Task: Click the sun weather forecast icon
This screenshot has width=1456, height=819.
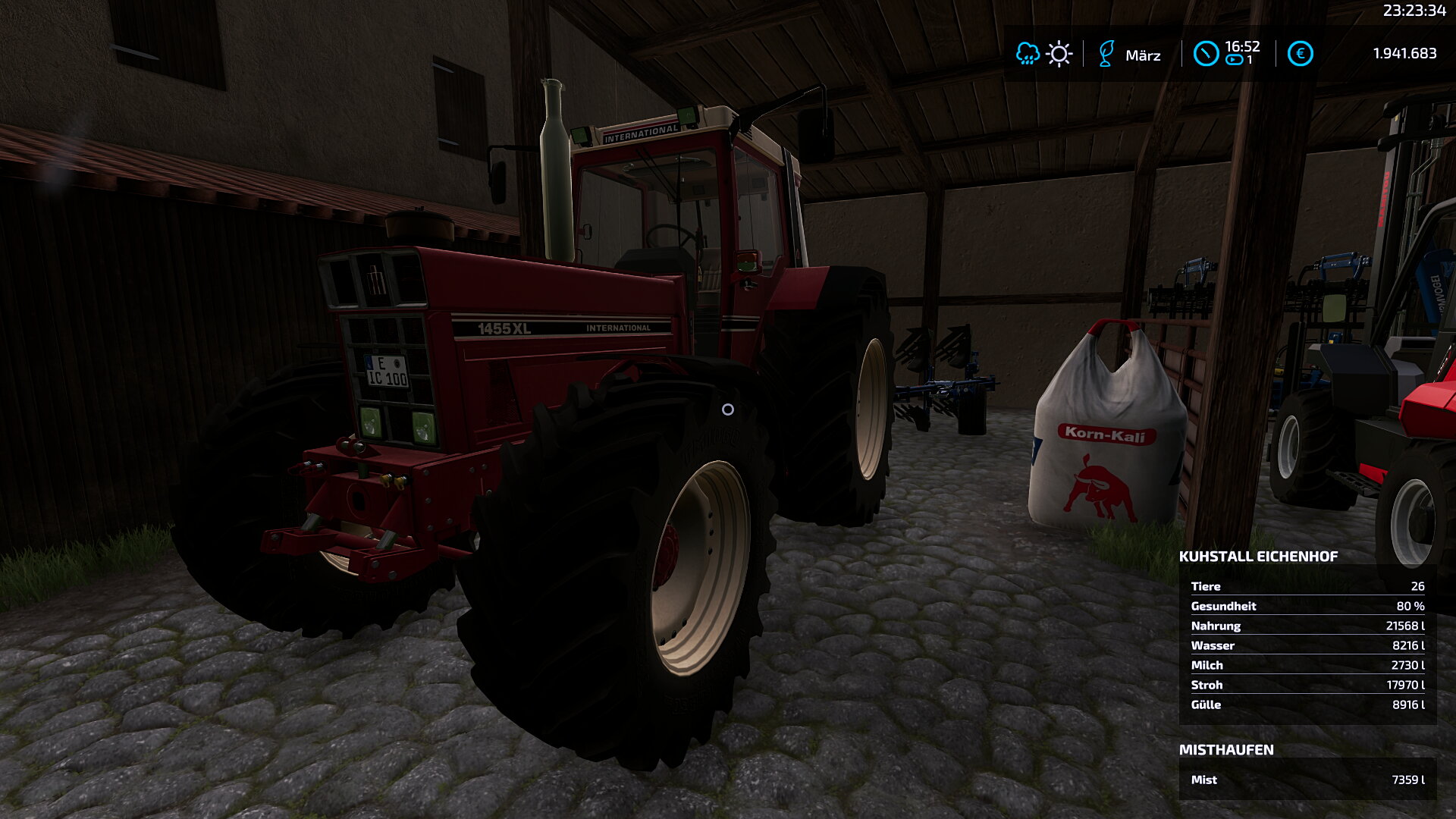Action: [1059, 54]
